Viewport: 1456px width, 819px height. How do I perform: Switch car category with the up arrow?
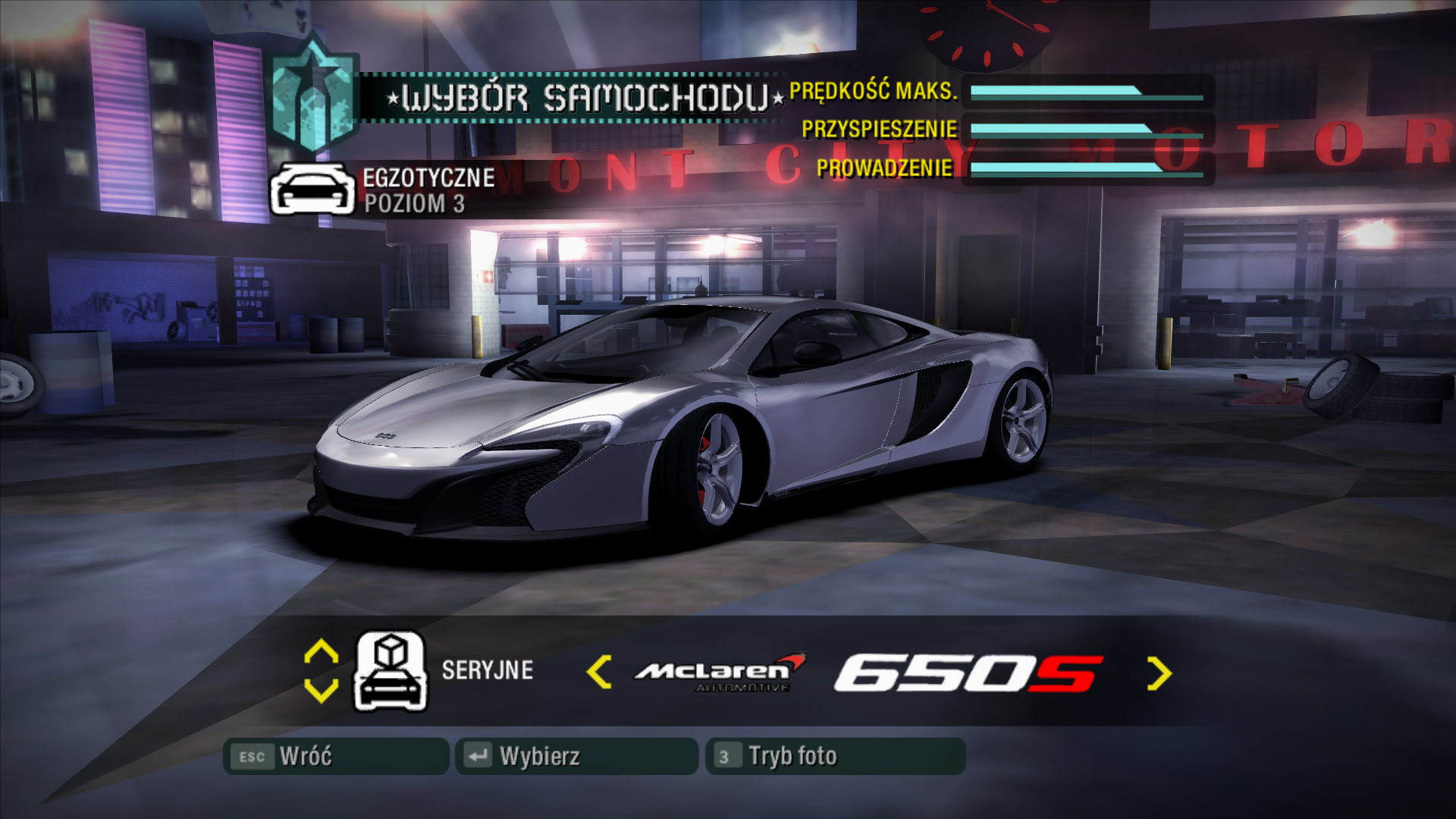(321, 652)
